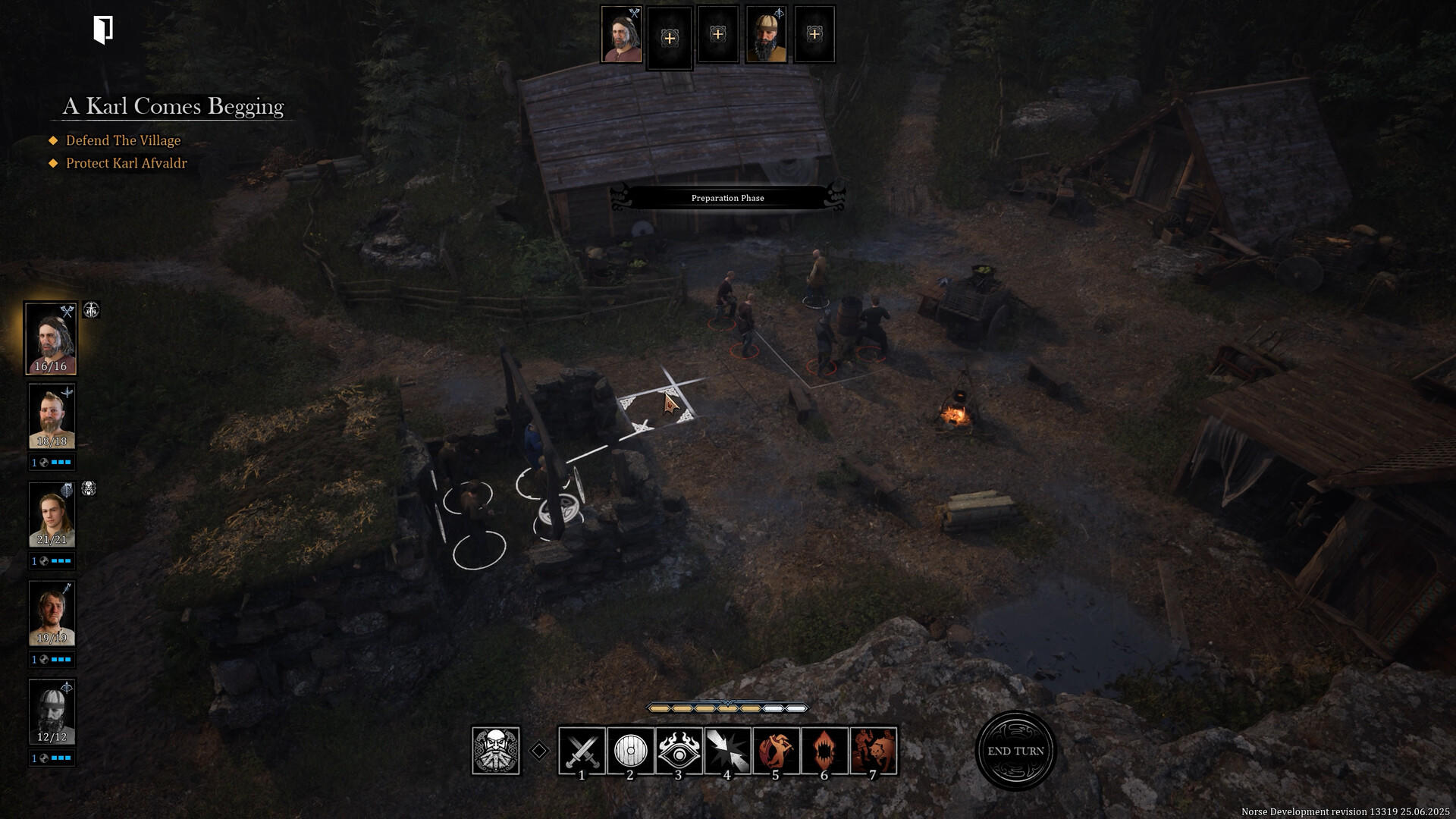The width and height of the screenshot is (1456, 819).
Task: Use the flaming eye ability in slot 3
Action: (679, 750)
